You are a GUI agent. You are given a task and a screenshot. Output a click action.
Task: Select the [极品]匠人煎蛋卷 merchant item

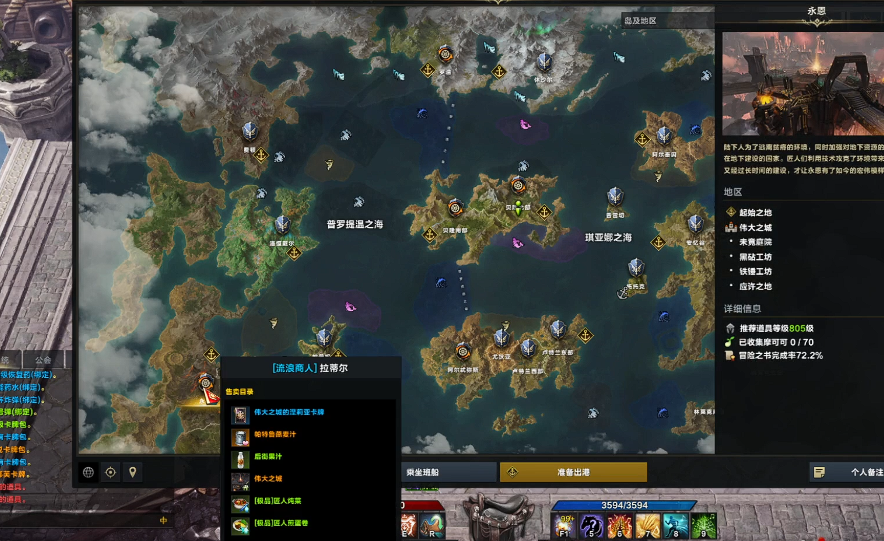click(x=284, y=524)
